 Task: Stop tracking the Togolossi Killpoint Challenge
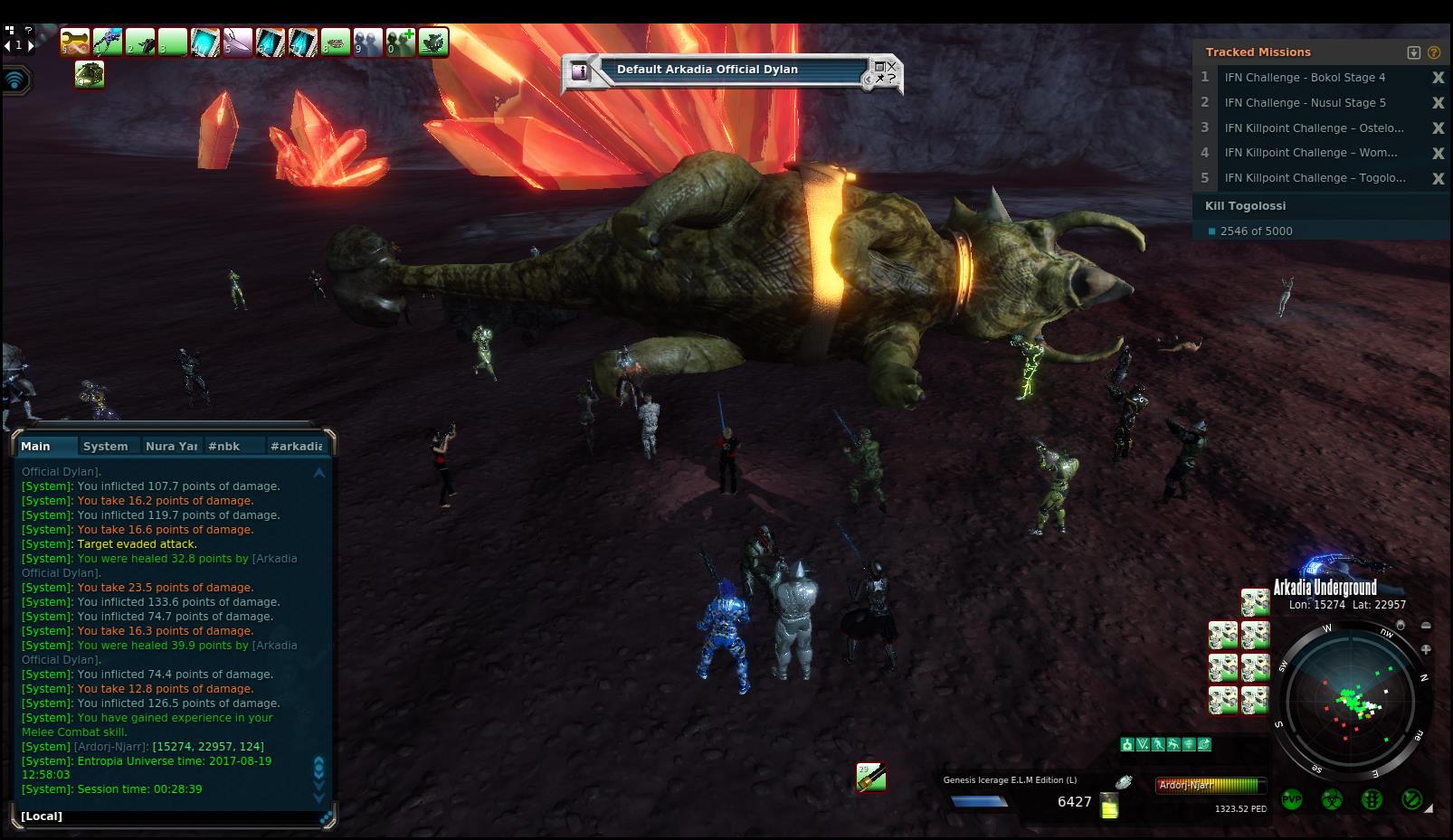1438,179
